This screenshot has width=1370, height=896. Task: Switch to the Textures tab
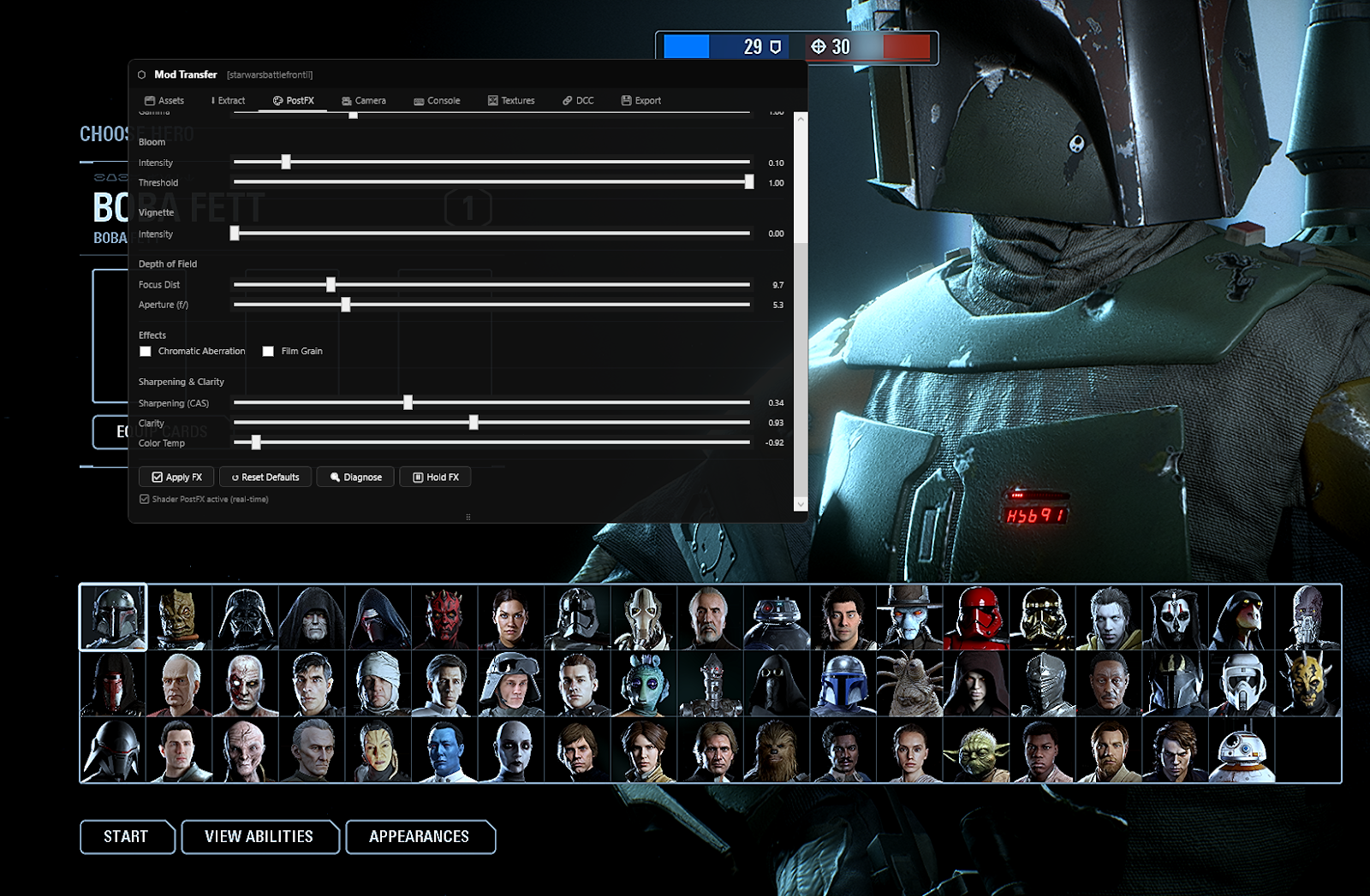coord(511,100)
